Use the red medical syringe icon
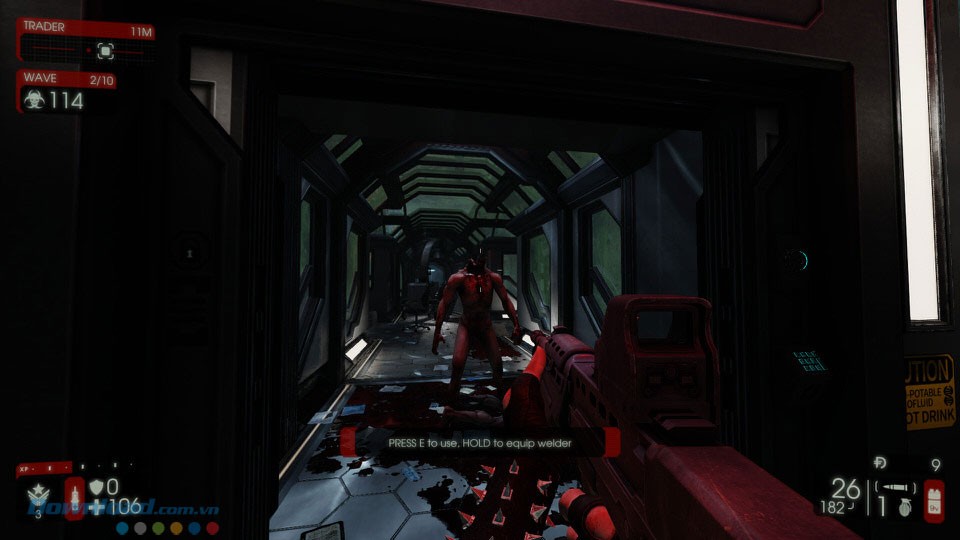Image resolution: width=960 pixels, height=540 pixels. click(74, 497)
